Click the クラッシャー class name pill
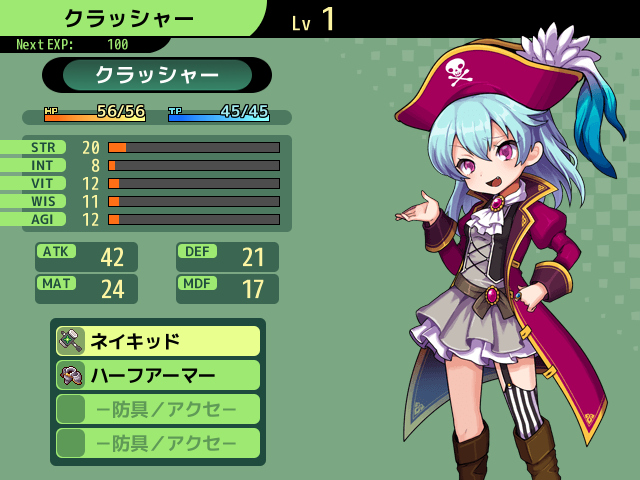 tap(157, 75)
